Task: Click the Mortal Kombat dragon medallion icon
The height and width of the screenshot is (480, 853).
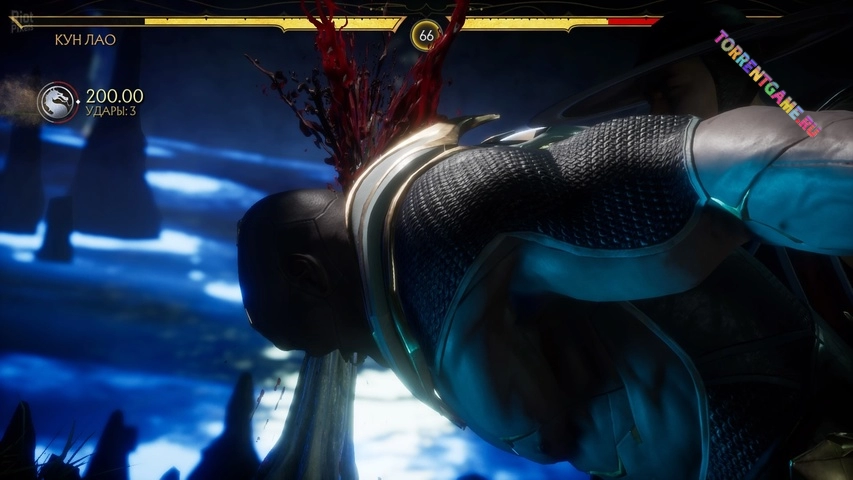Action: click(57, 103)
